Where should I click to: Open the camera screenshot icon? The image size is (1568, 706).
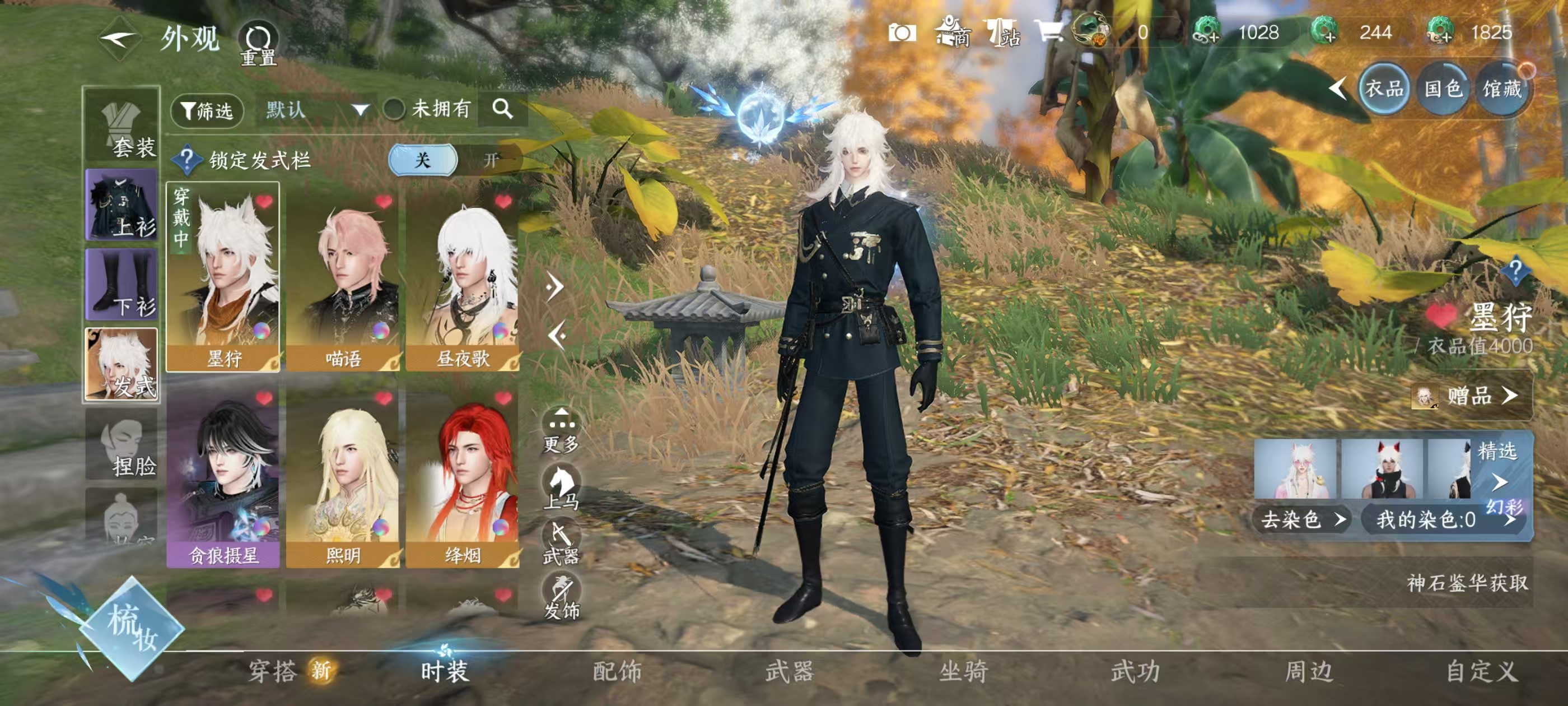coord(902,33)
